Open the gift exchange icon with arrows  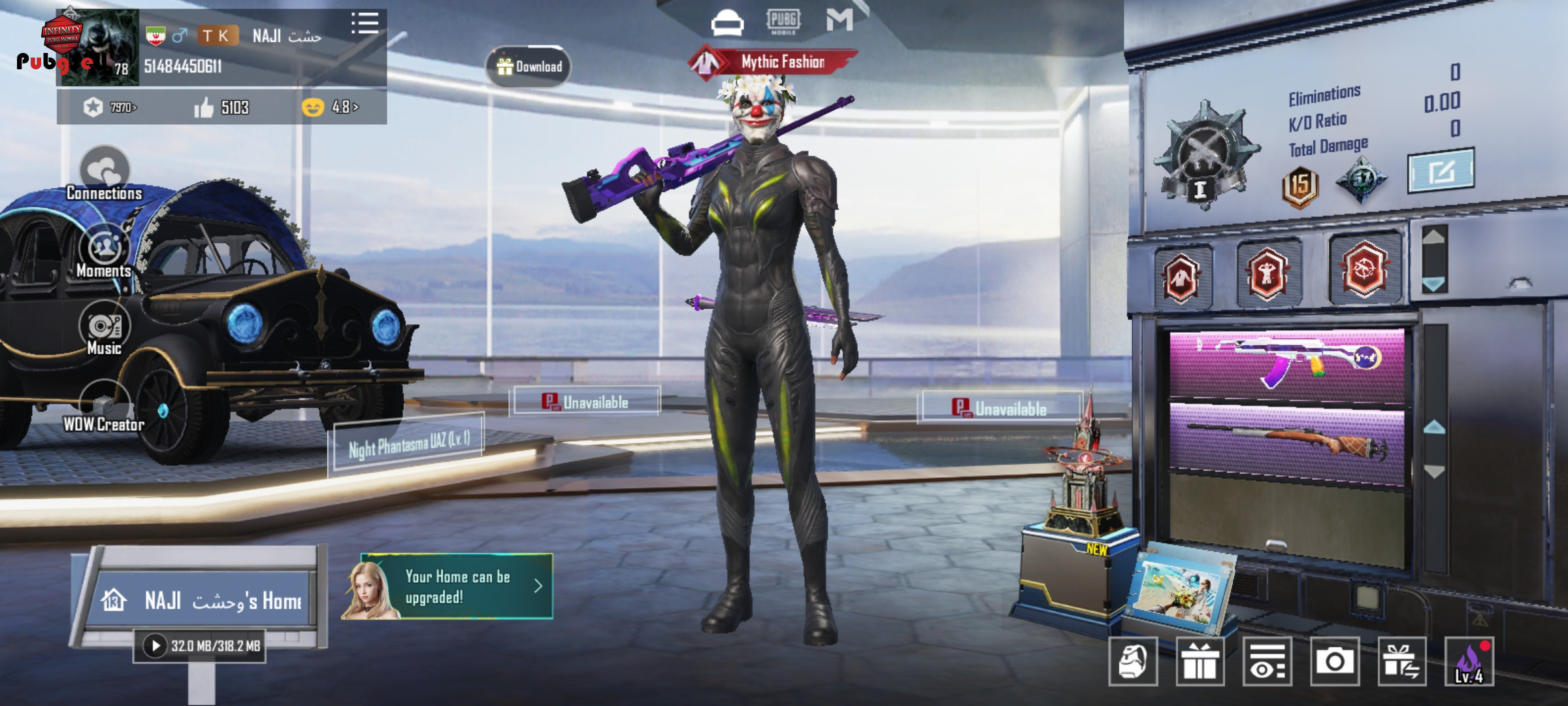click(1401, 662)
